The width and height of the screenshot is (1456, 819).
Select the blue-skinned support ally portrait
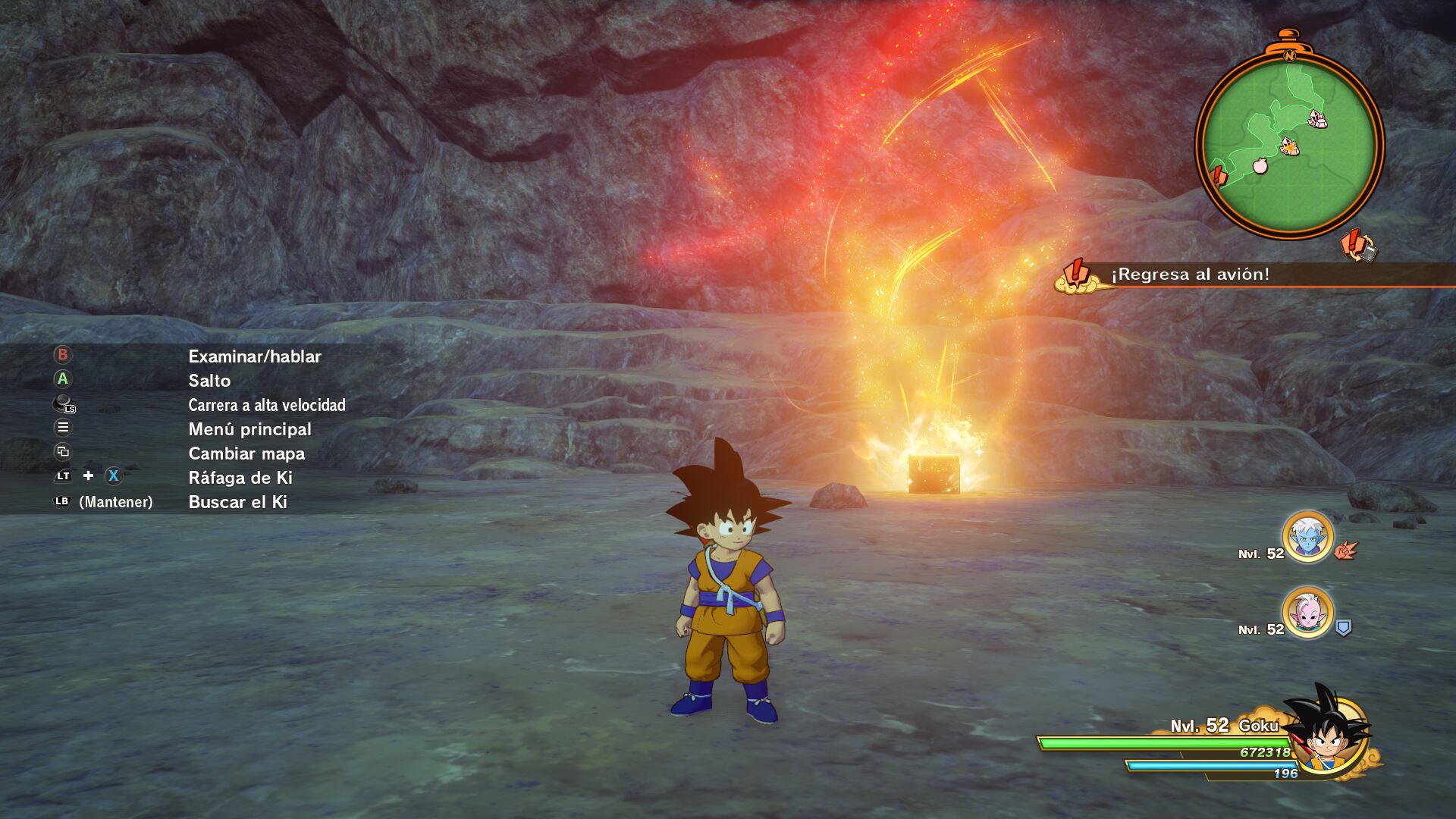pyautogui.click(x=1307, y=537)
